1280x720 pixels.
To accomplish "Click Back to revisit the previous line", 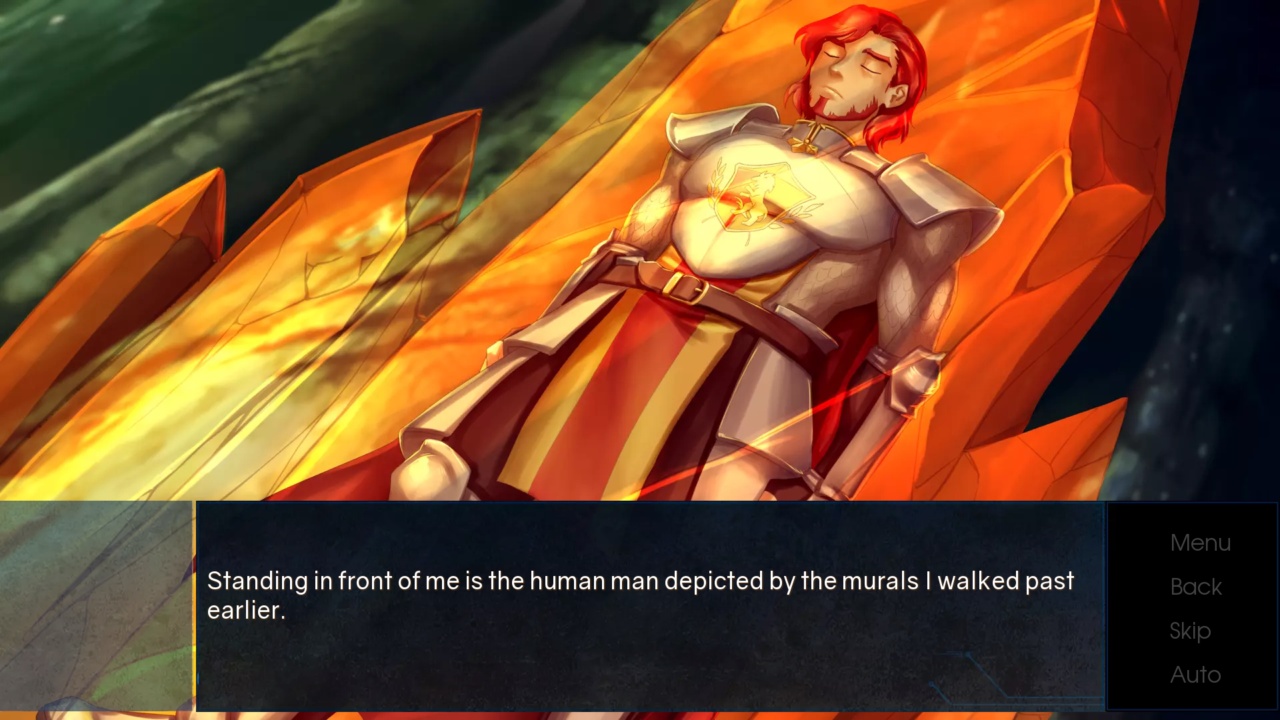I will (1196, 587).
